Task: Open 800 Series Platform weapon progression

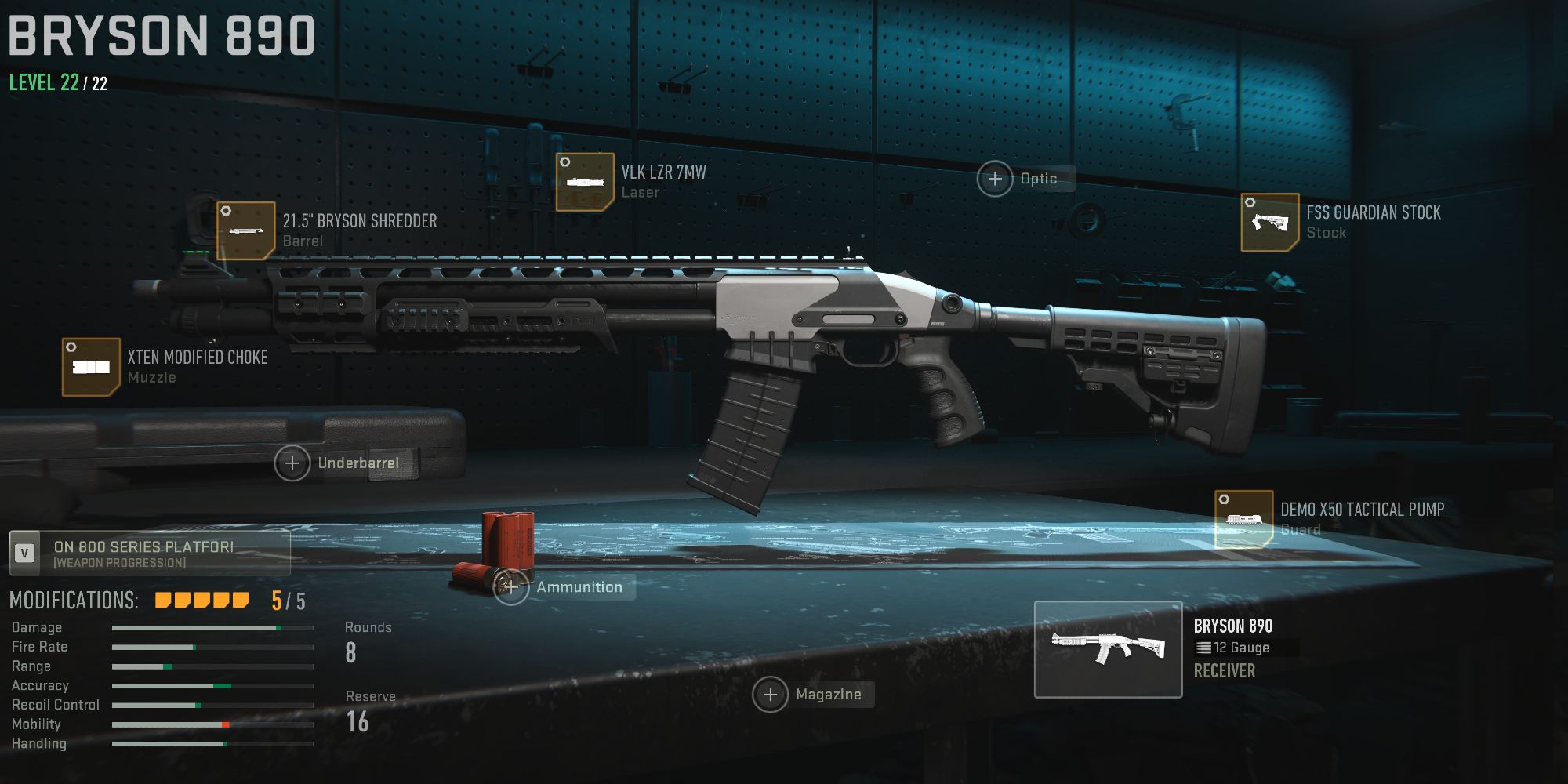Action: pyautogui.click(x=149, y=554)
